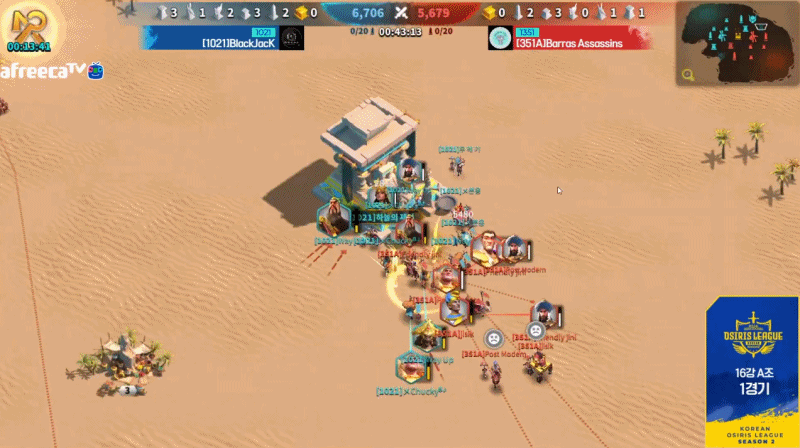Click the BlackJacK black alliance emblem
The image size is (800, 448).
click(x=291, y=38)
